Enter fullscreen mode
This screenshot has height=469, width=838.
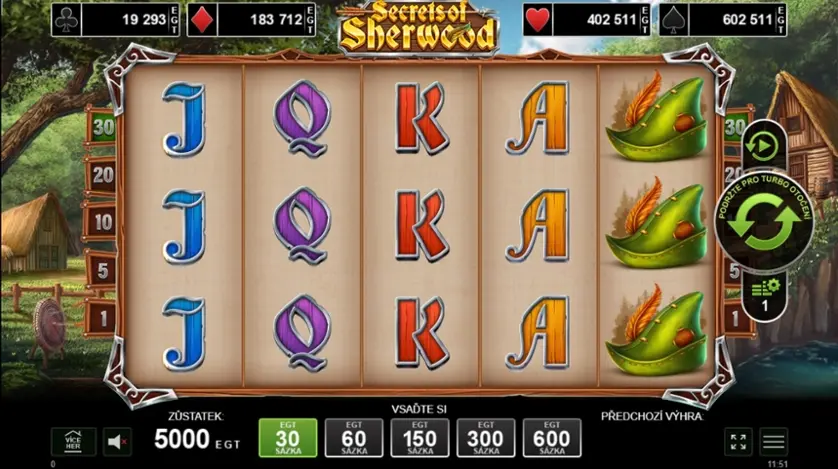[x=738, y=441]
